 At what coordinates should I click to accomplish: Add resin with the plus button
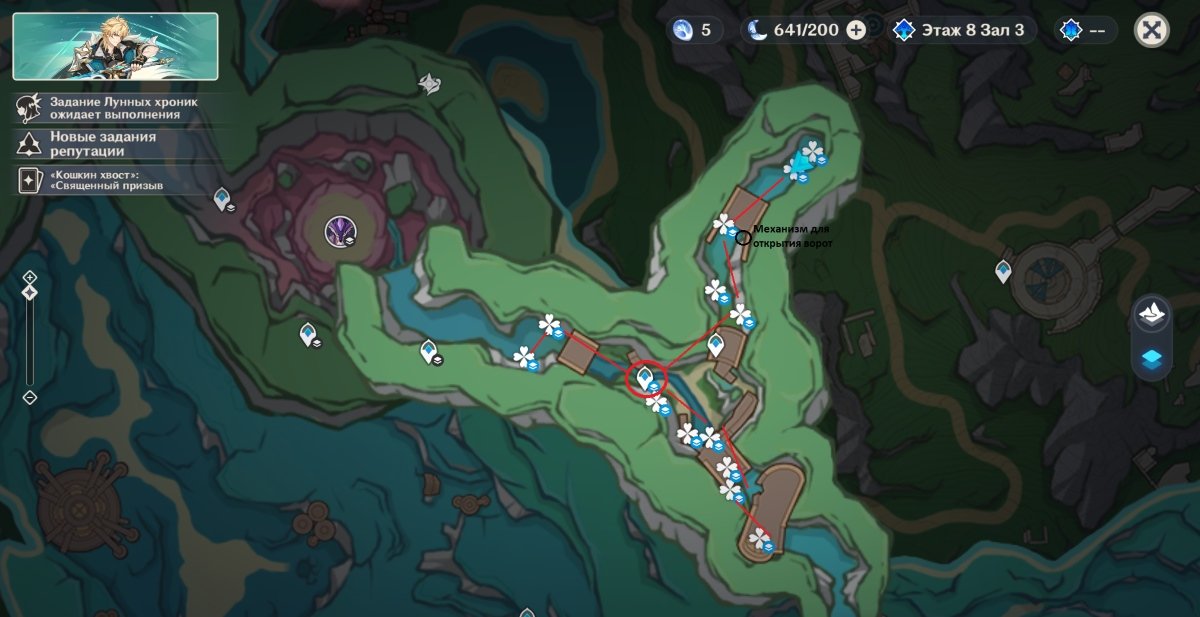click(856, 30)
